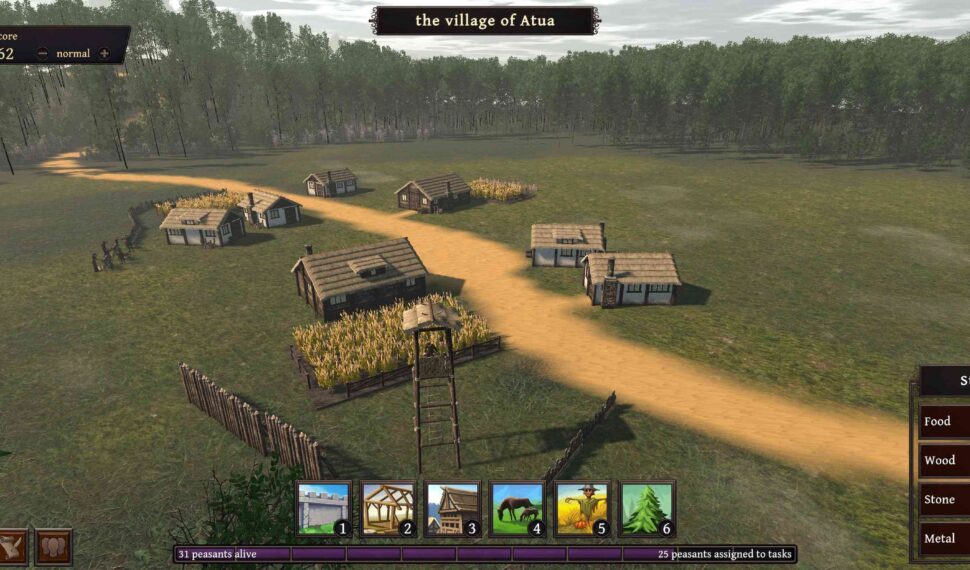Increase game speed with the plus button
The height and width of the screenshot is (570, 970).
(104, 53)
